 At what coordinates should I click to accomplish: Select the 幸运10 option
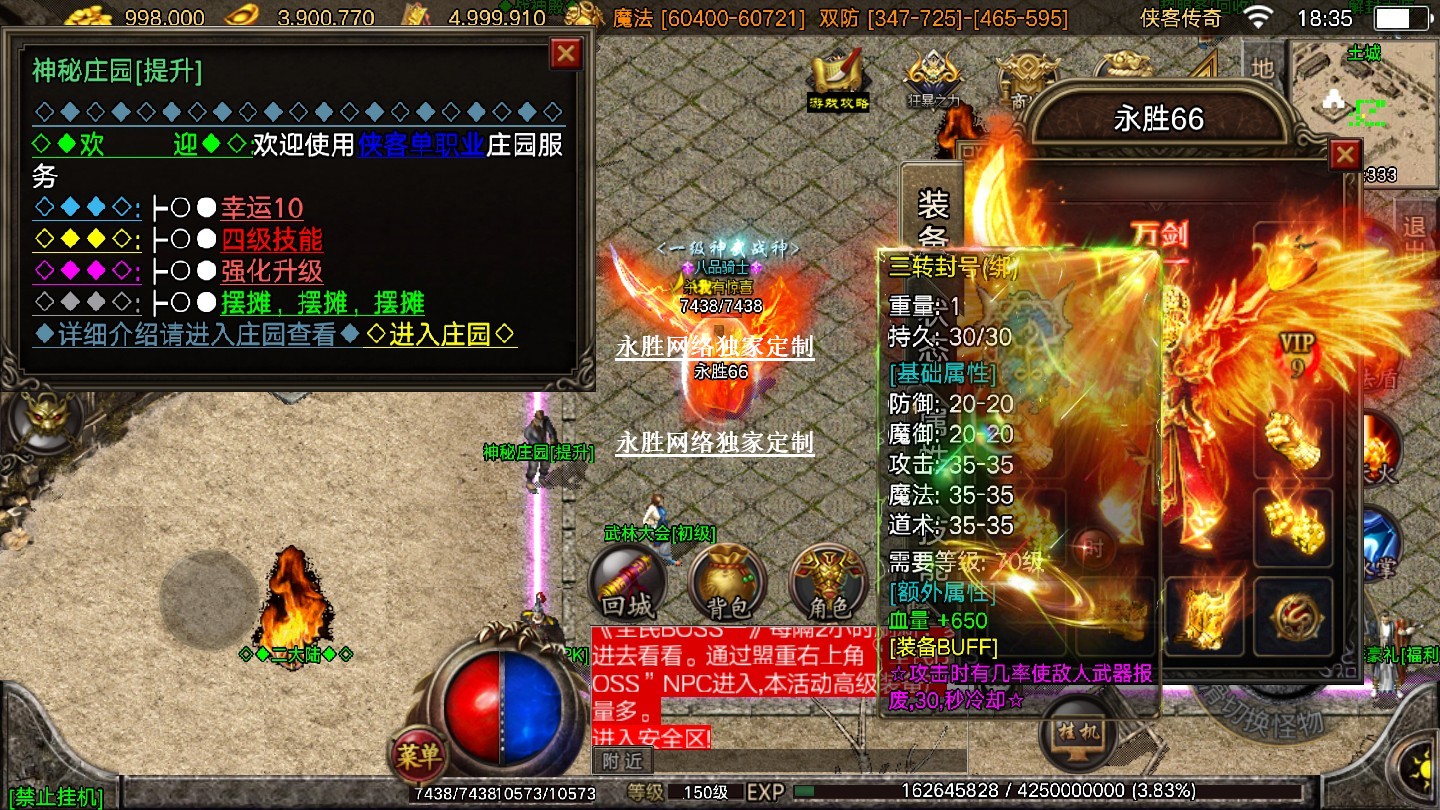(262, 208)
